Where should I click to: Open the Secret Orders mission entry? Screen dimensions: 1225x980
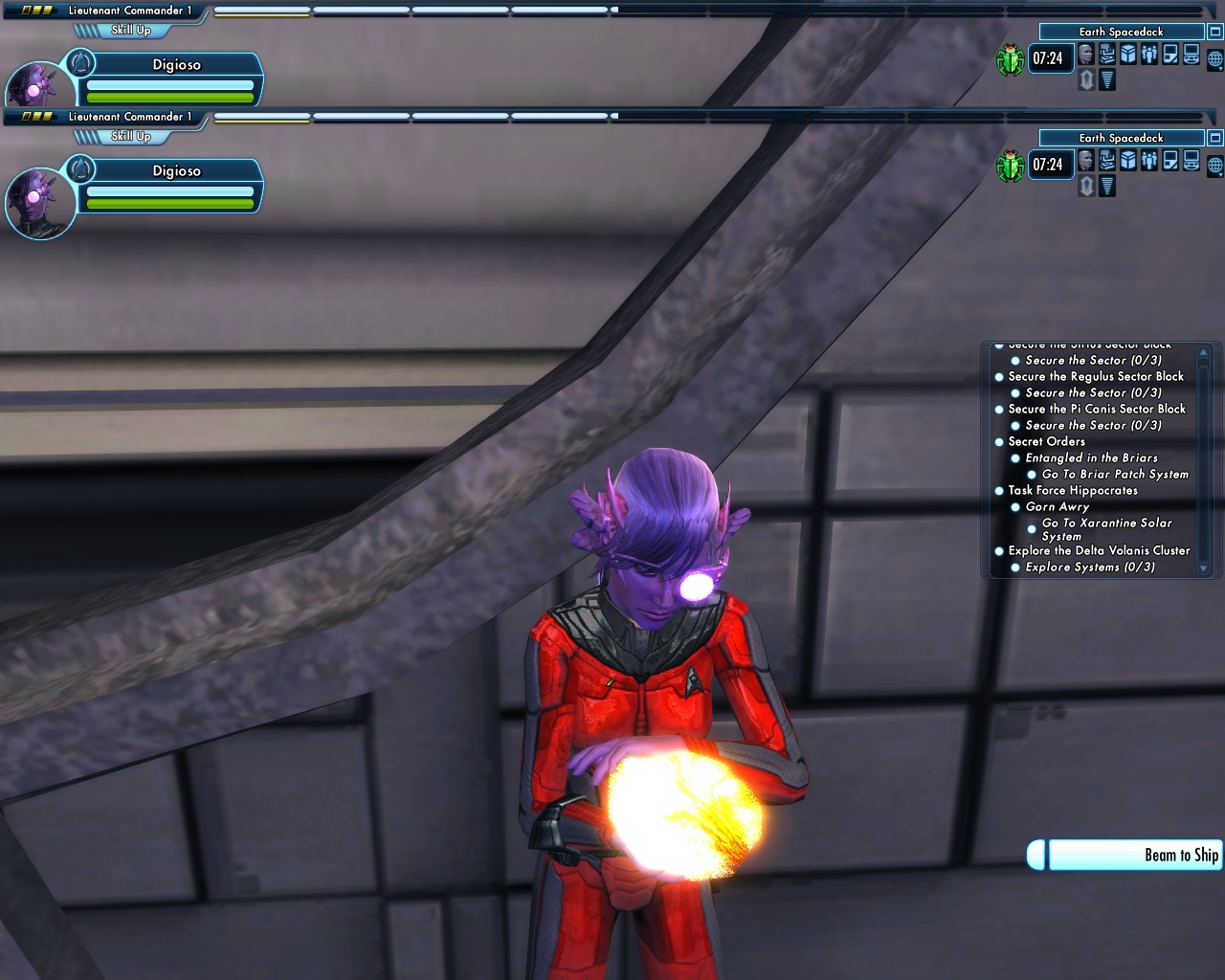click(x=1046, y=442)
